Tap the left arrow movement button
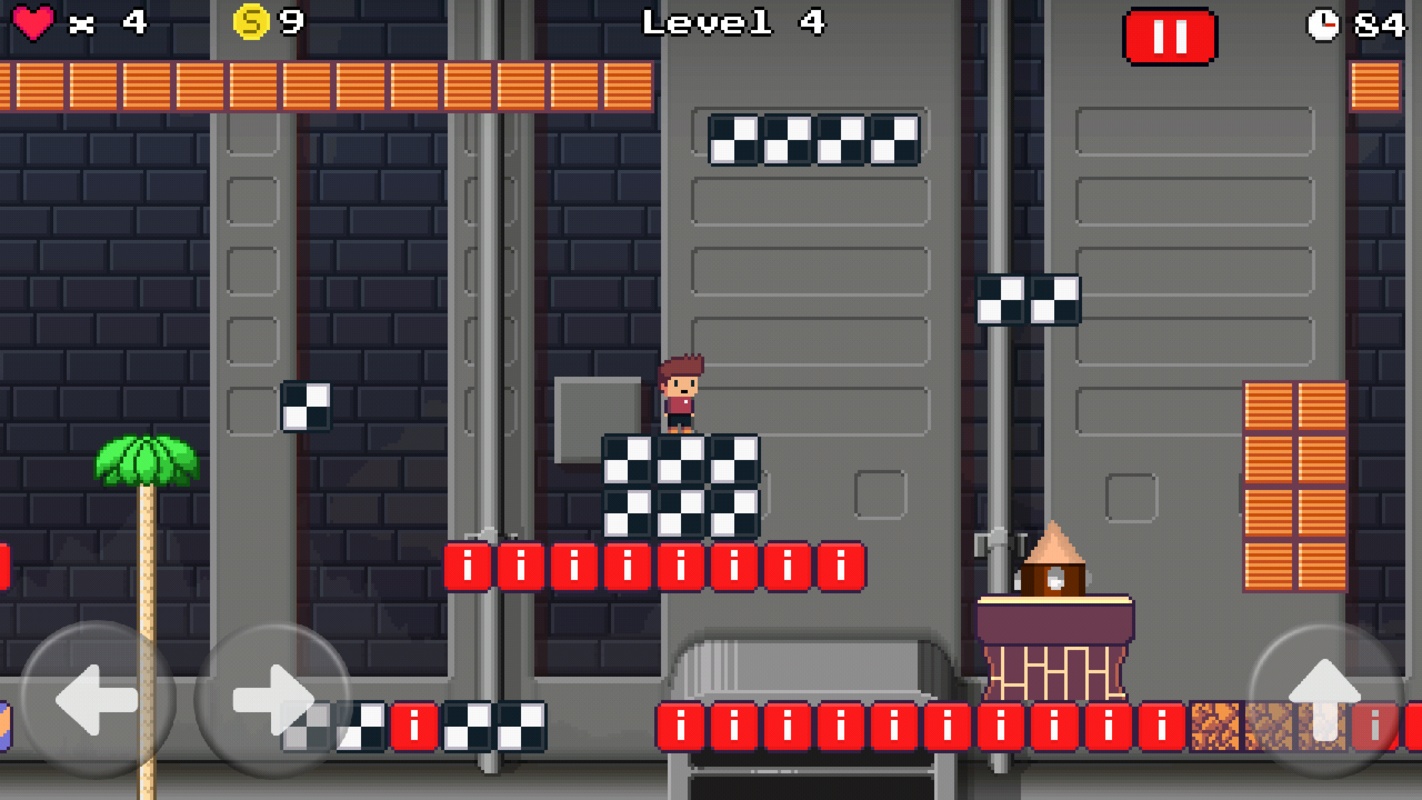 pyautogui.click(x=97, y=699)
